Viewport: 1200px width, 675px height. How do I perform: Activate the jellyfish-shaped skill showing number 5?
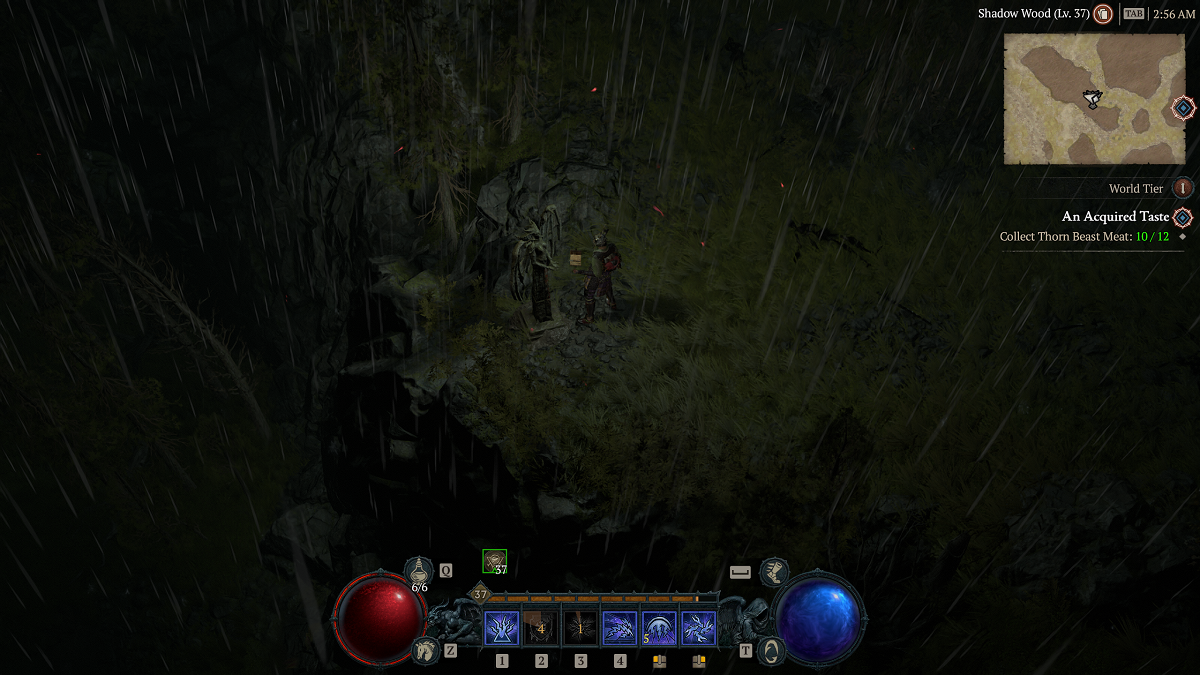659,629
